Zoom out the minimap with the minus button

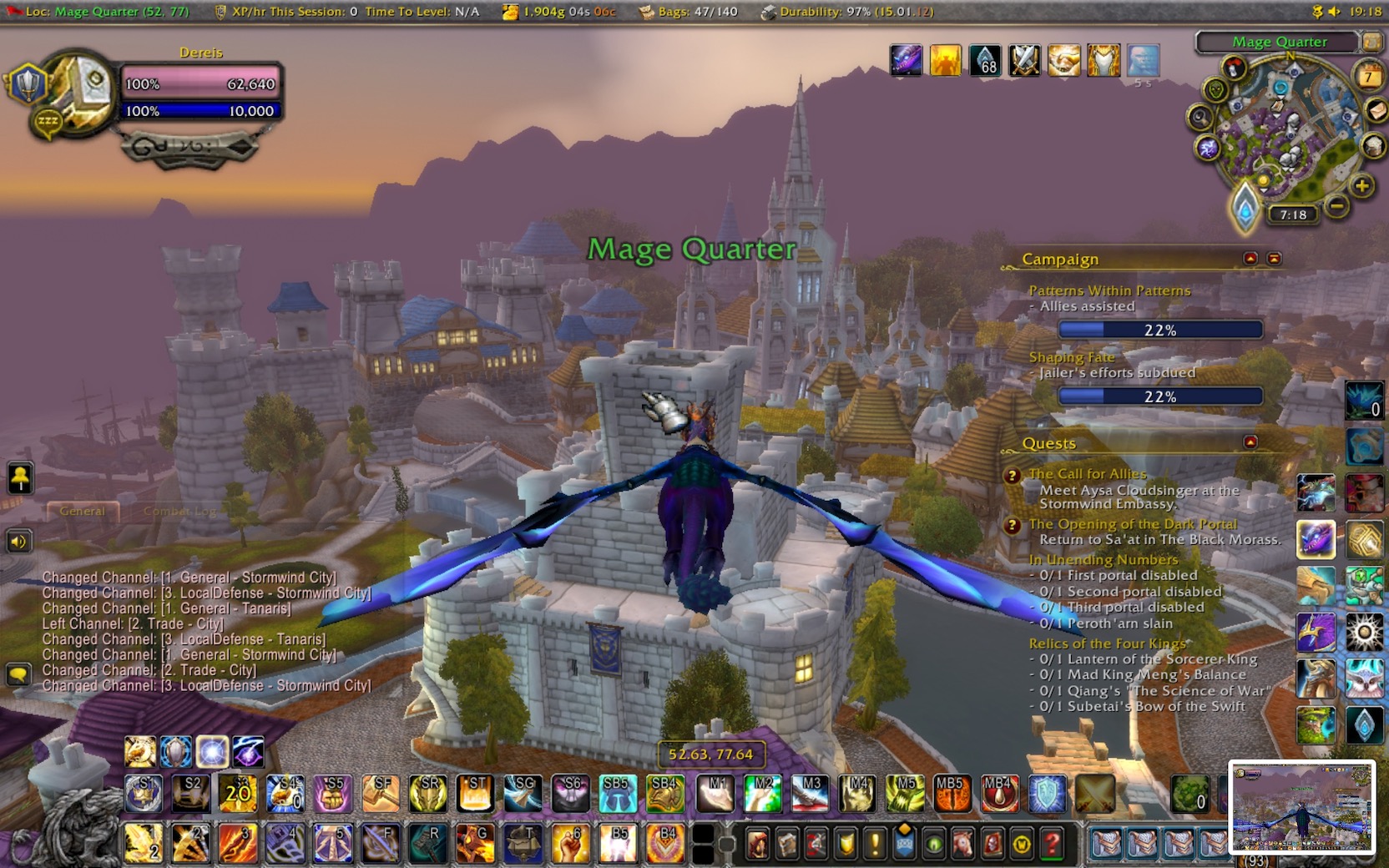1336,204
